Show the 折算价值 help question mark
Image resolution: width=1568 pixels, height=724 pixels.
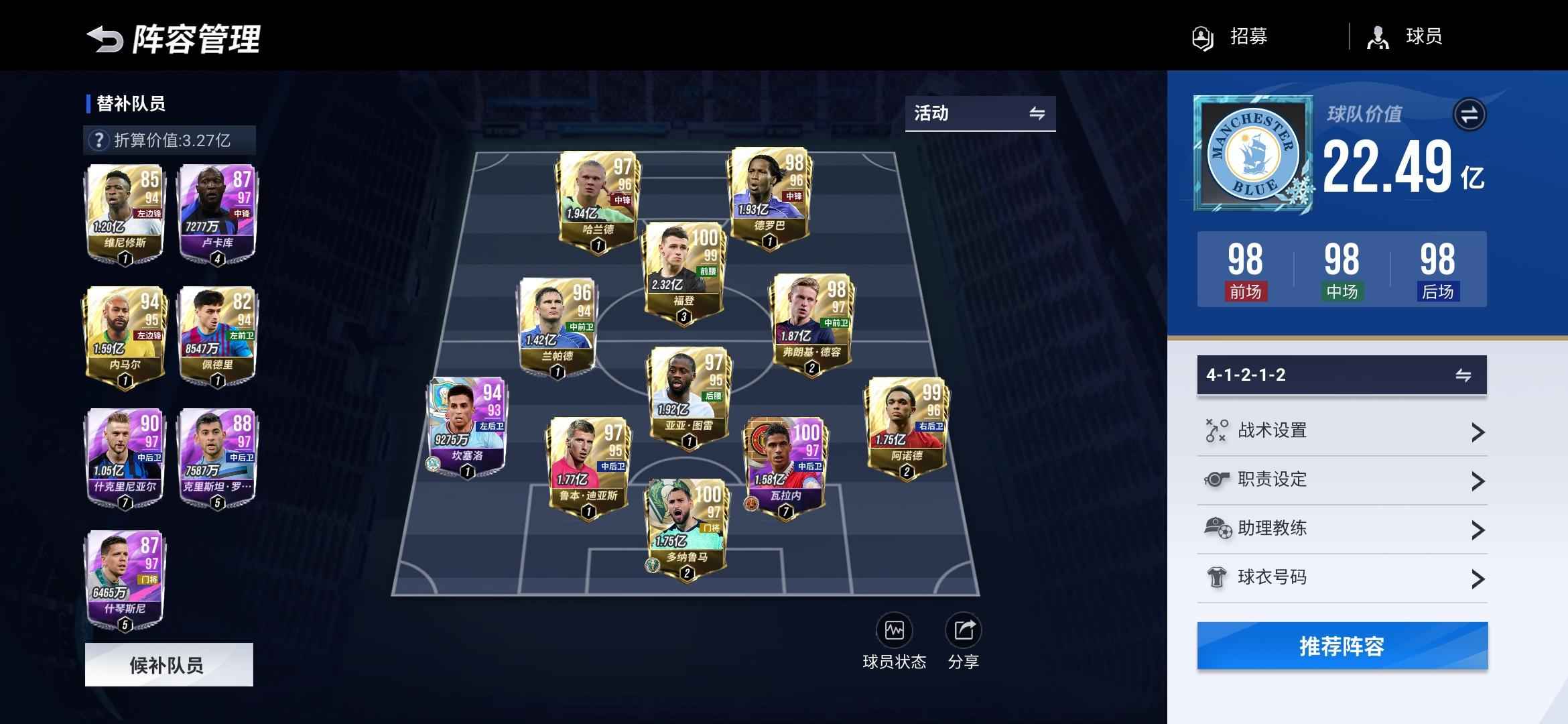pyautogui.click(x=99, y=140)
